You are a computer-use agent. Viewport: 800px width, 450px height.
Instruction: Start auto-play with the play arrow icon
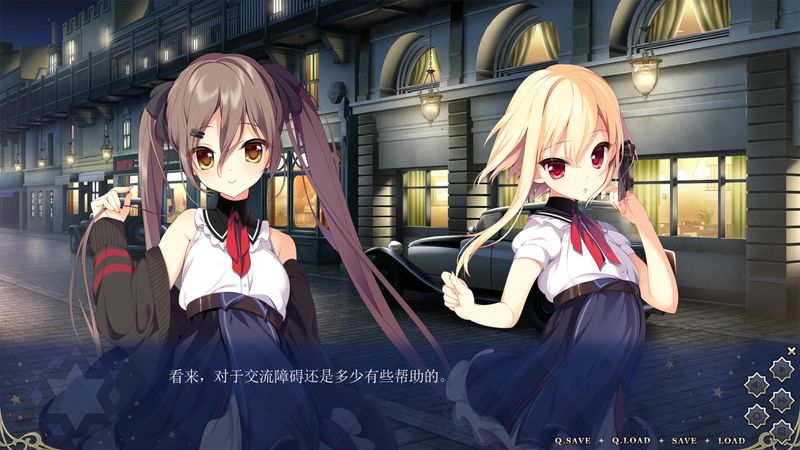point(781,369)
